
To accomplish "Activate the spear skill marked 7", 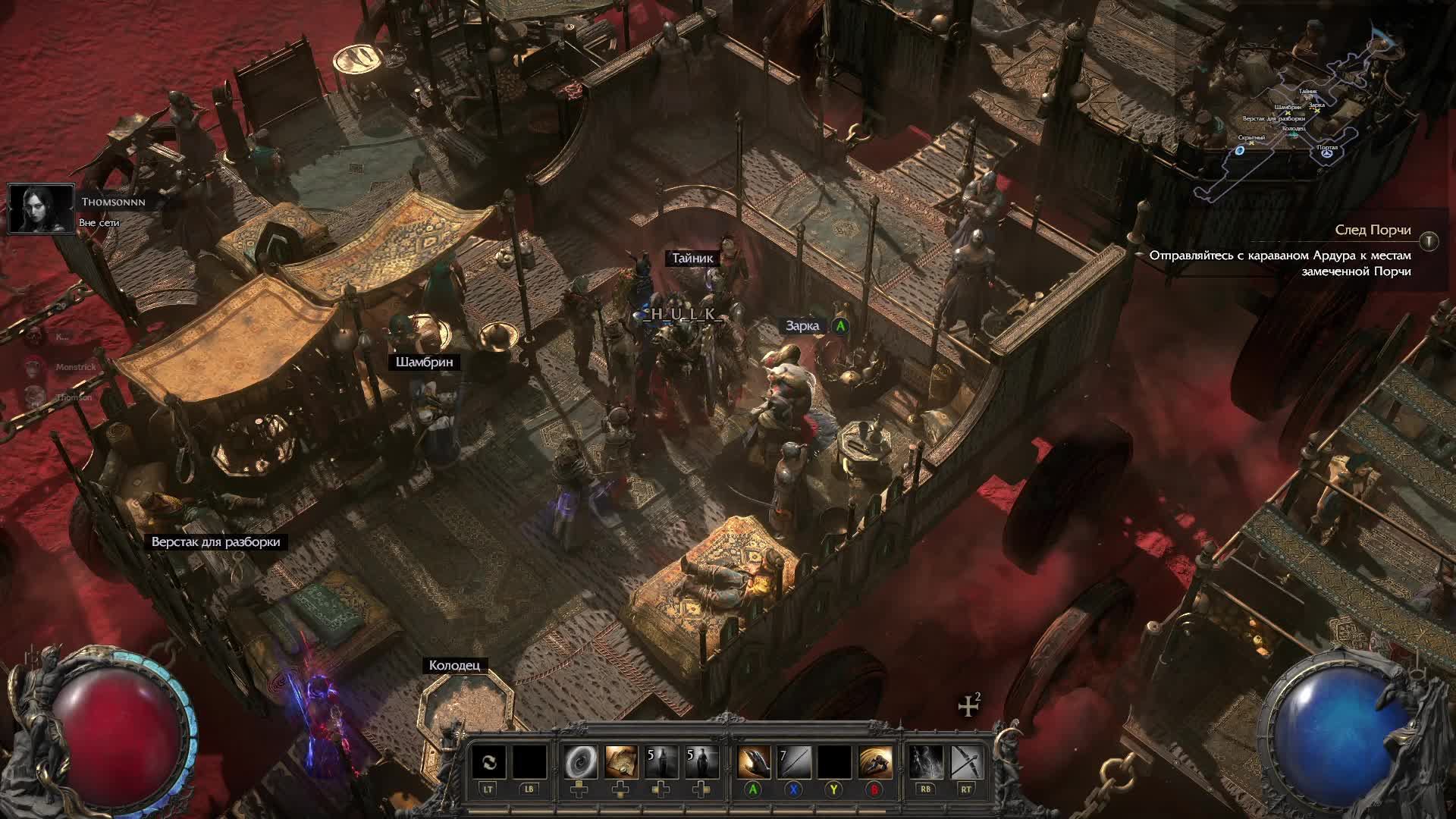I will click(x=793, y=762).
